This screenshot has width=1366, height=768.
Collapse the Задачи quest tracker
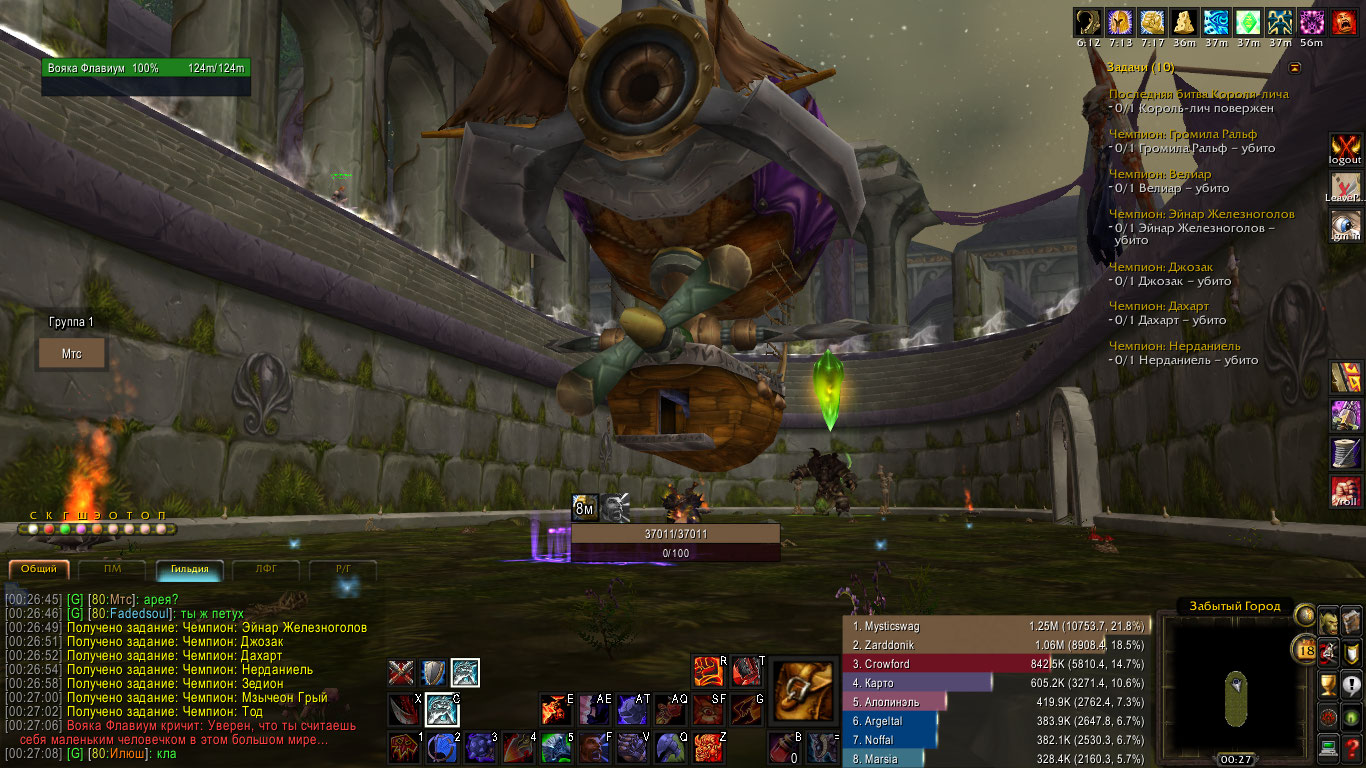[x=1295, y=68]
